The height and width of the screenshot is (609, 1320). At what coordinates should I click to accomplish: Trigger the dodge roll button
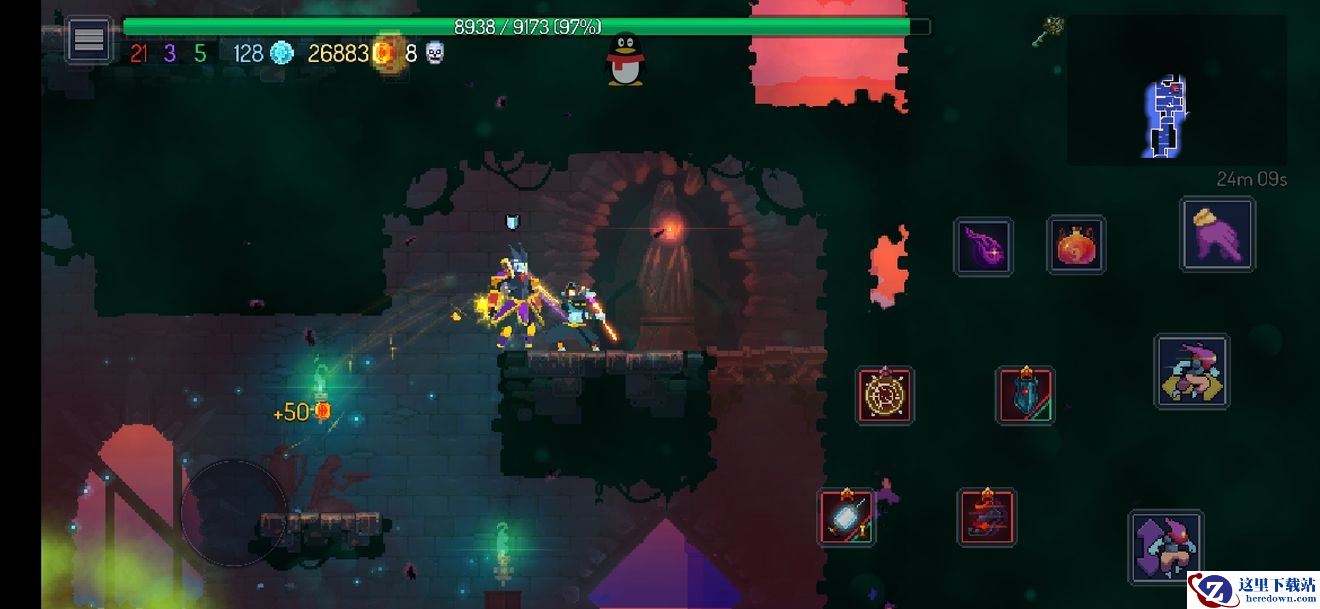click(x=1191, y=371)
